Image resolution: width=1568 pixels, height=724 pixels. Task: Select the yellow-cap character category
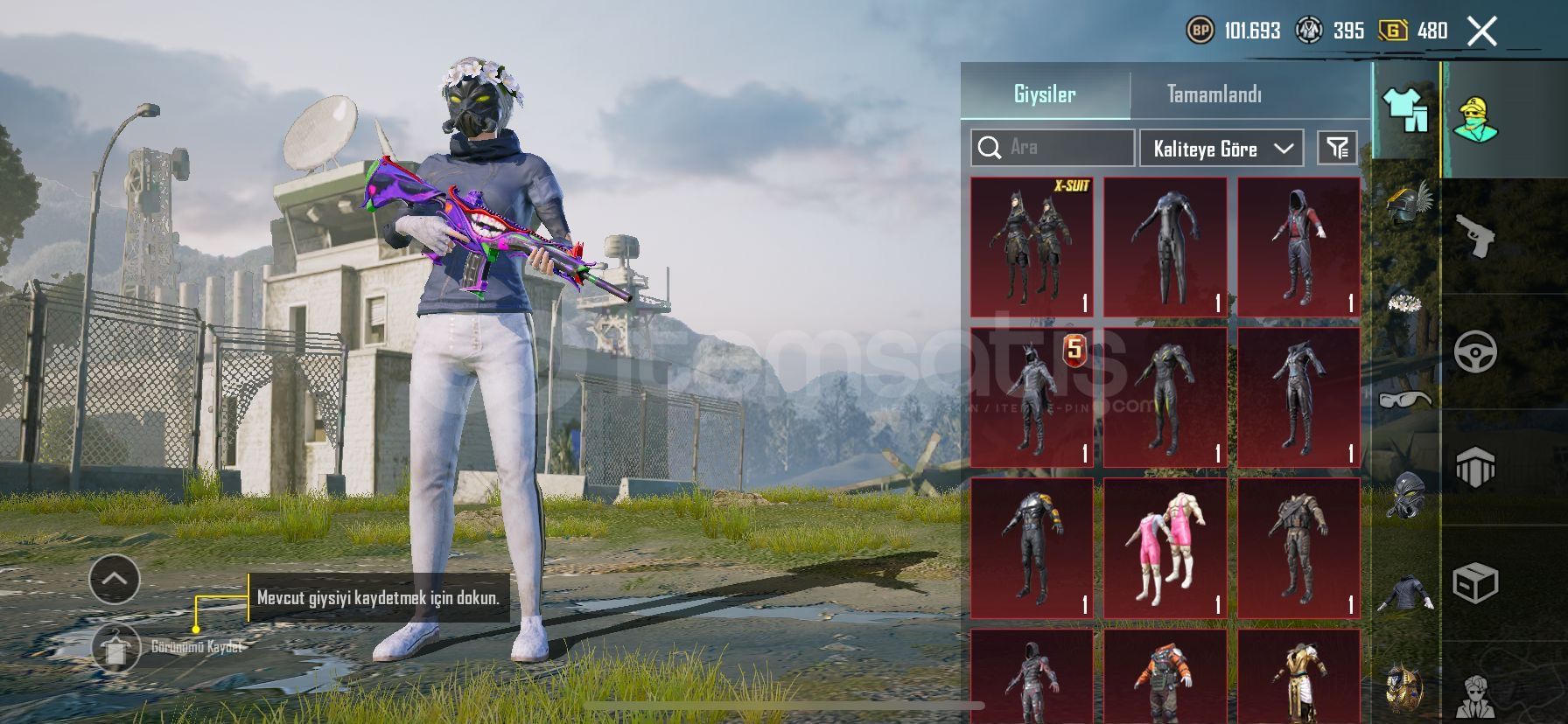[1475, 120]
